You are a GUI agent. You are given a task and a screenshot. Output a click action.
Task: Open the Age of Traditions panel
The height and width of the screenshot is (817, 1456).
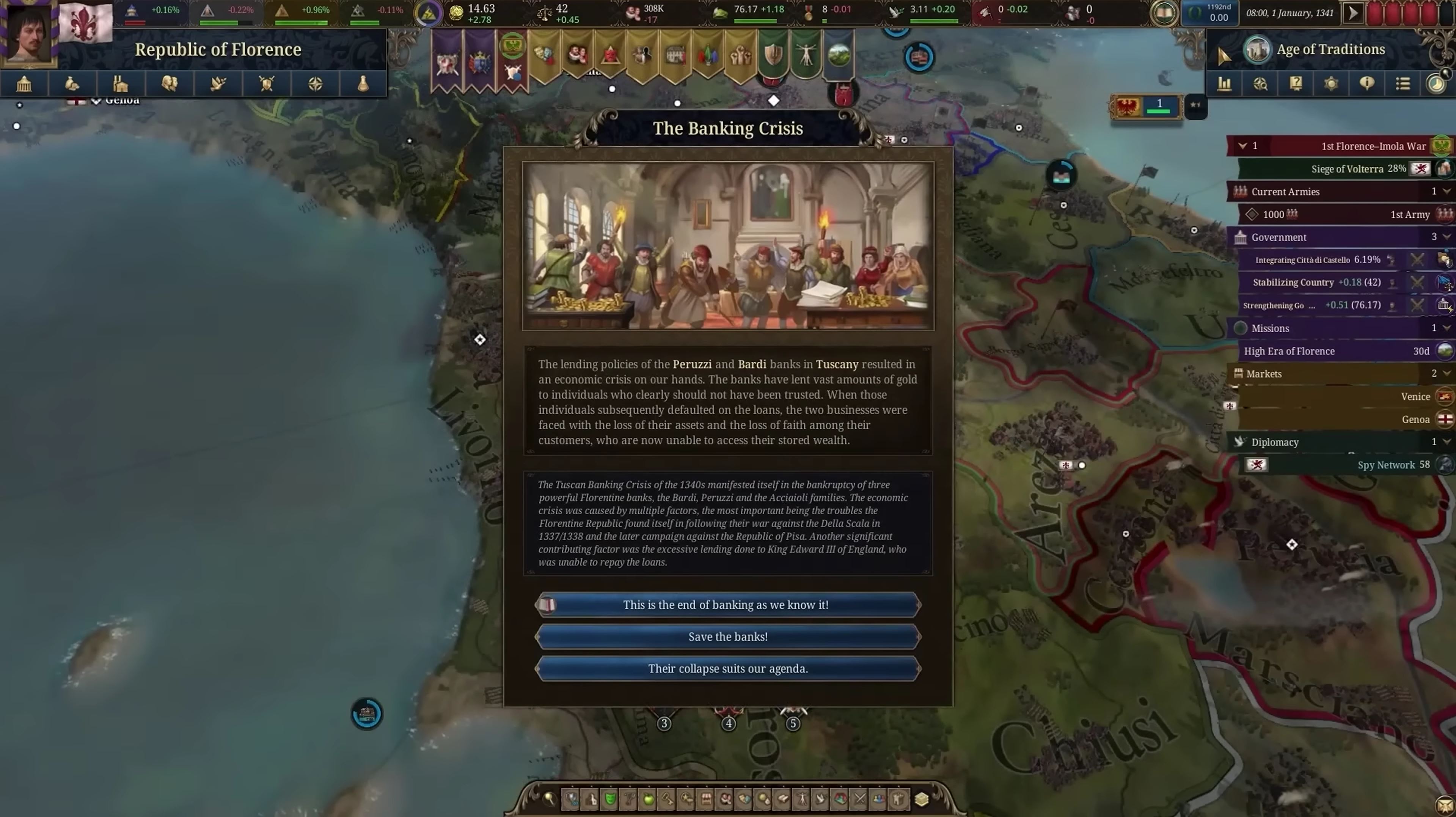[1330, 50]
